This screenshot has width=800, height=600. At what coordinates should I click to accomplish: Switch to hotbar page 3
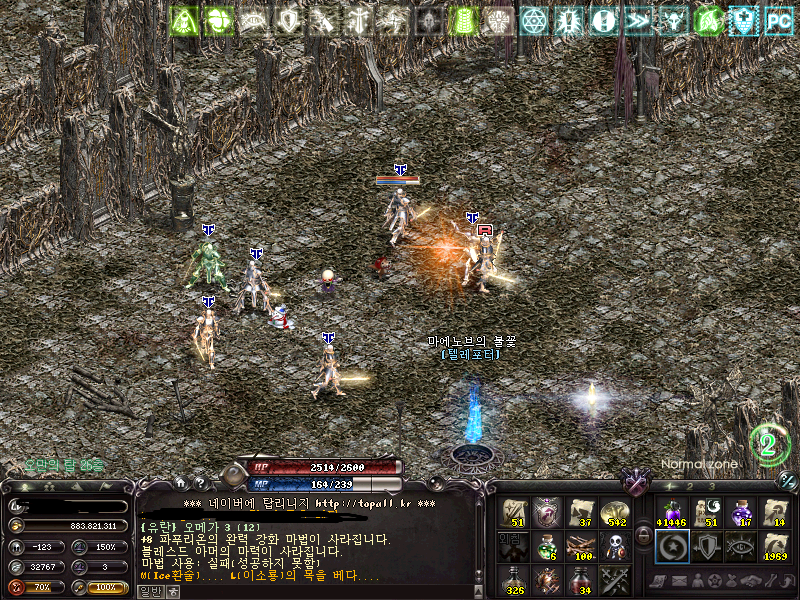(x=712, y=486)
